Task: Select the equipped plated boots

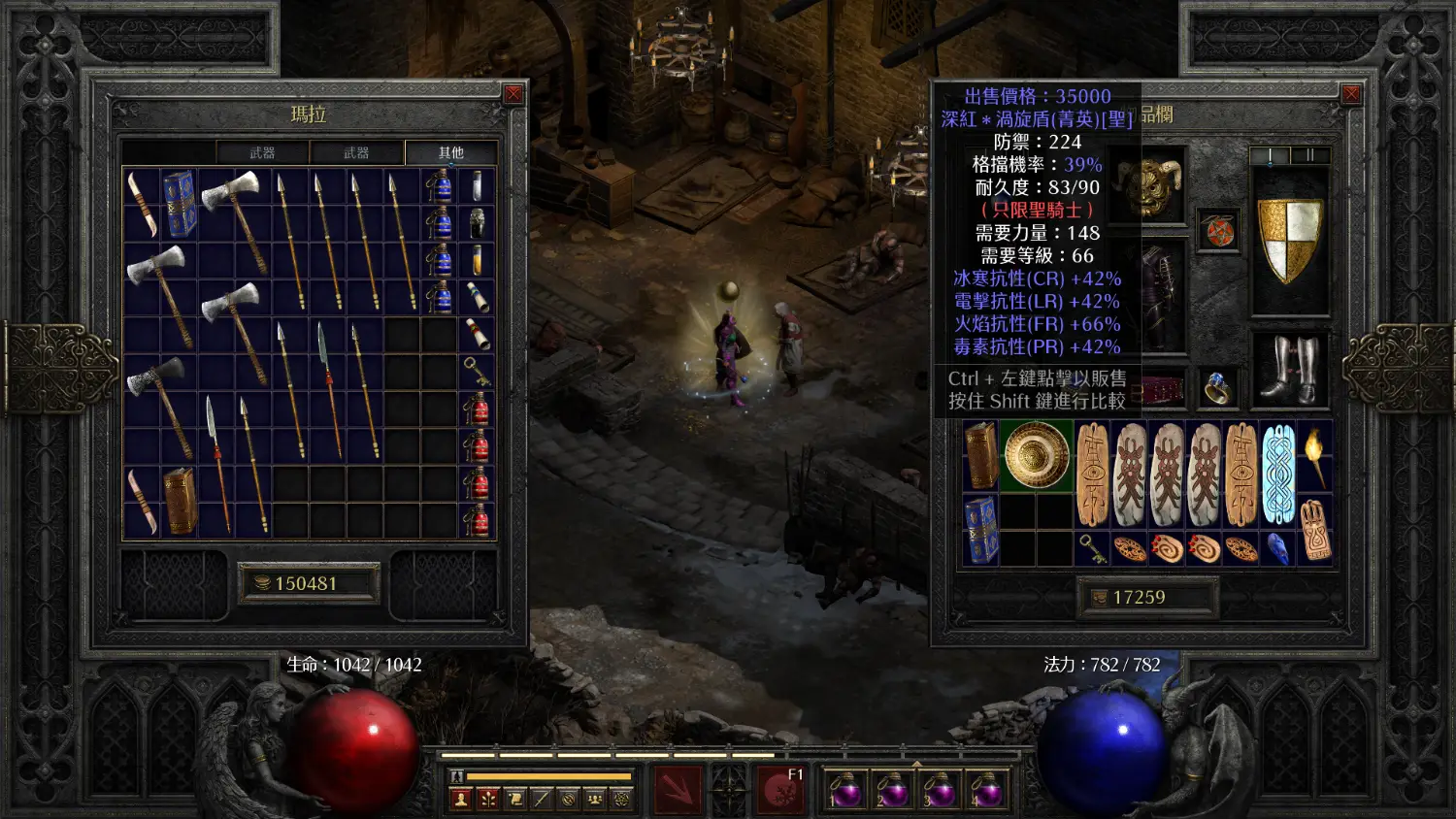Action: pos(1289,370)
